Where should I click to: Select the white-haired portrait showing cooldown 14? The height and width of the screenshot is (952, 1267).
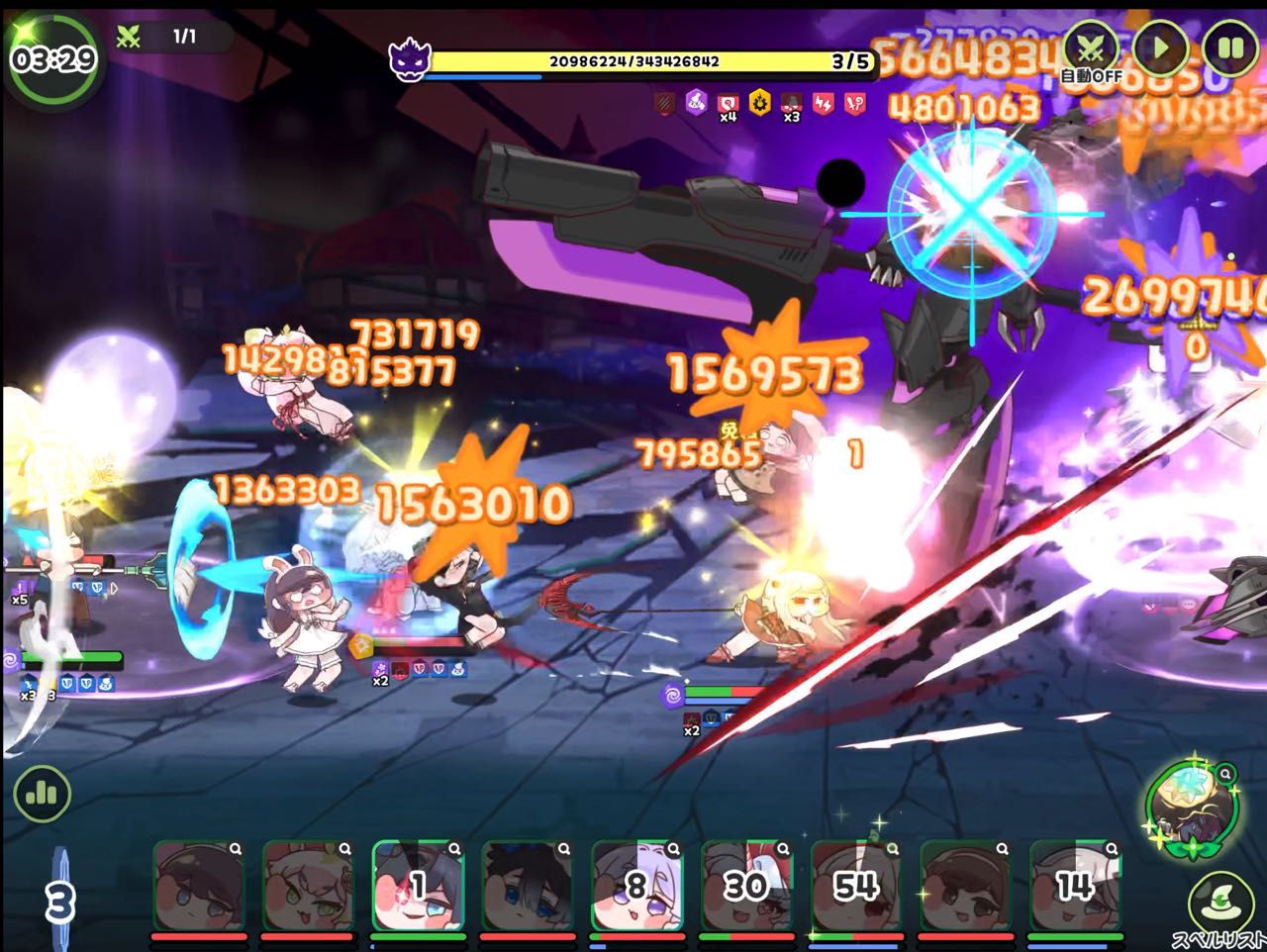[x=1074, y=885]
